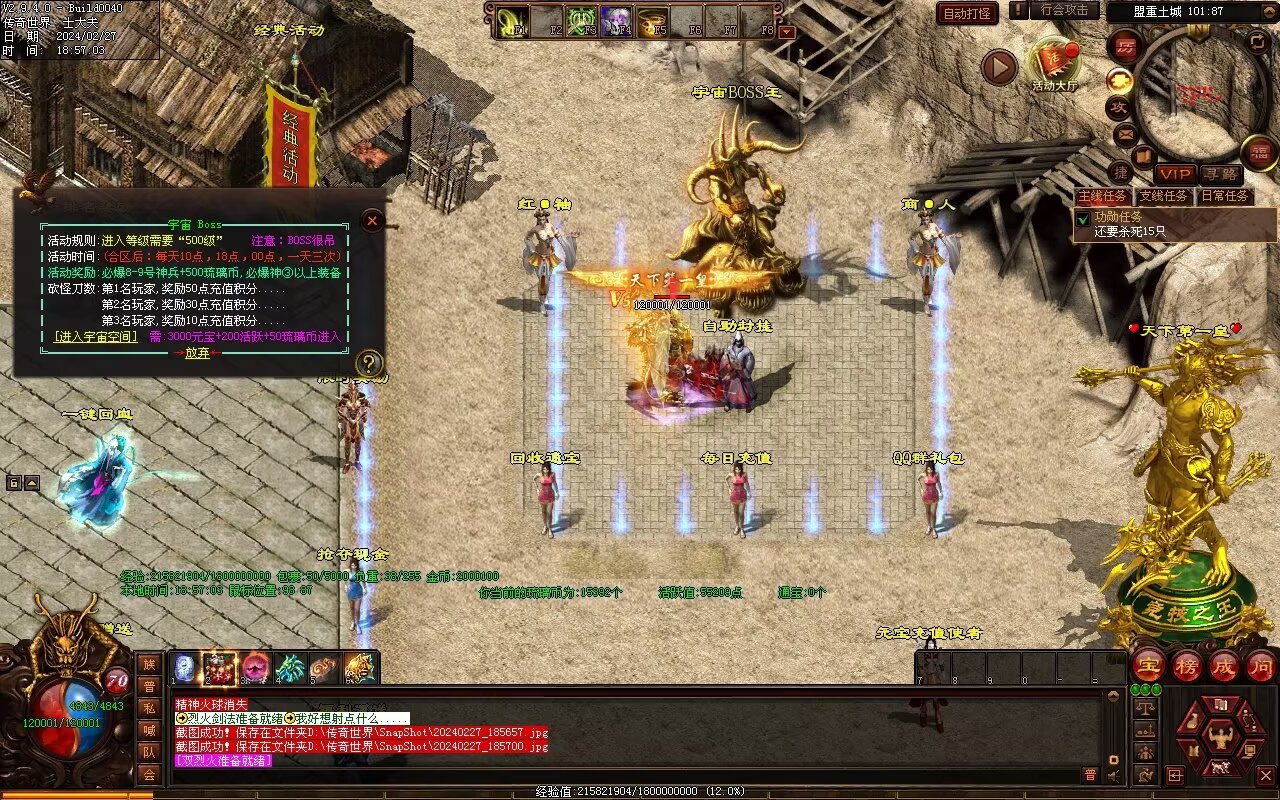Click the 福 welfare button by minimap
This screenshot has height=800, width=1280.
[x=1260, y=152]
